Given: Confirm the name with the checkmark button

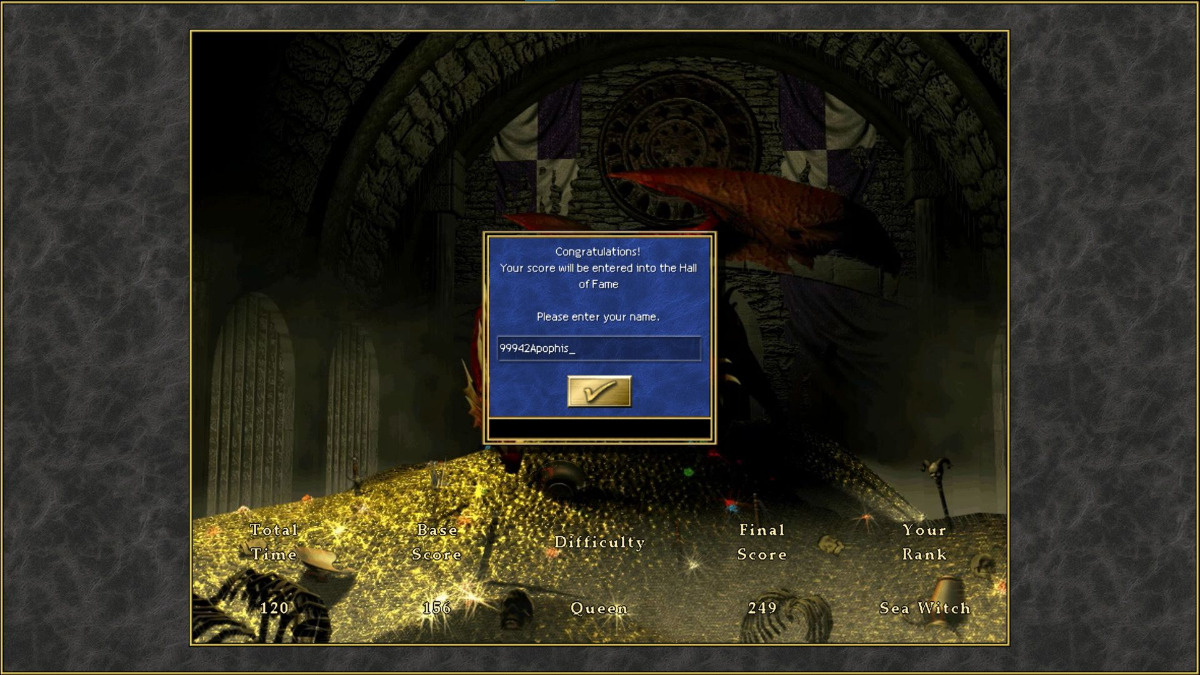Looking at the screenshot, I should tap(599, 391).
